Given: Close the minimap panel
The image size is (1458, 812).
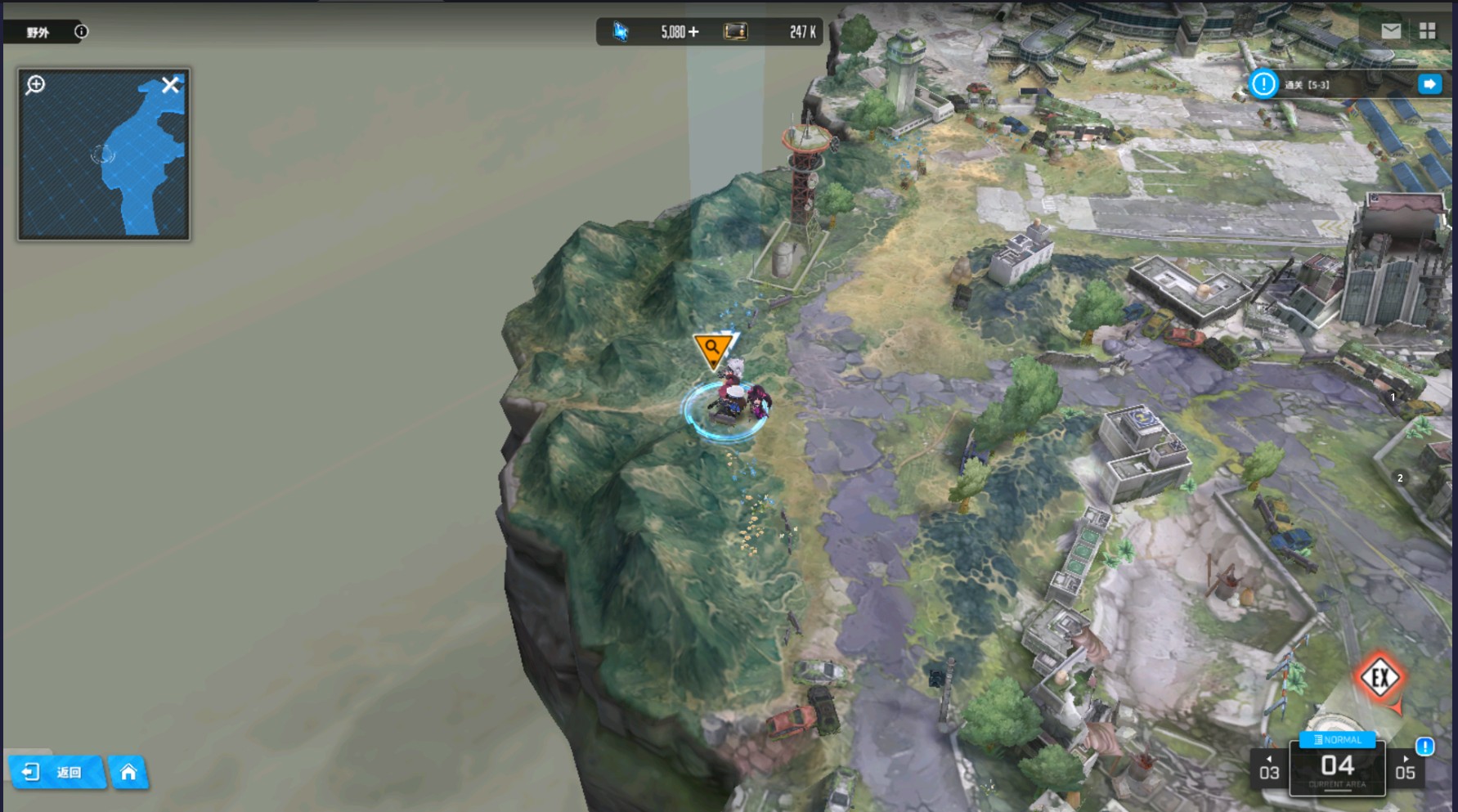Looking at the screenshot, I should (170, 85).
